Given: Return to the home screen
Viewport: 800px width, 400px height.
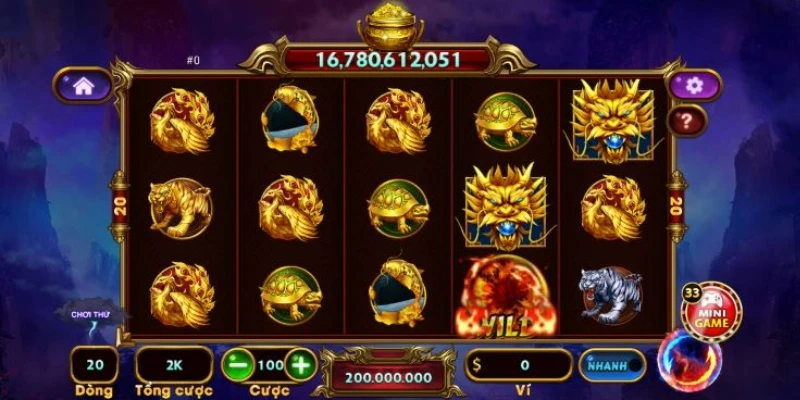Looking at the screenshot, I should click(82, 87).
